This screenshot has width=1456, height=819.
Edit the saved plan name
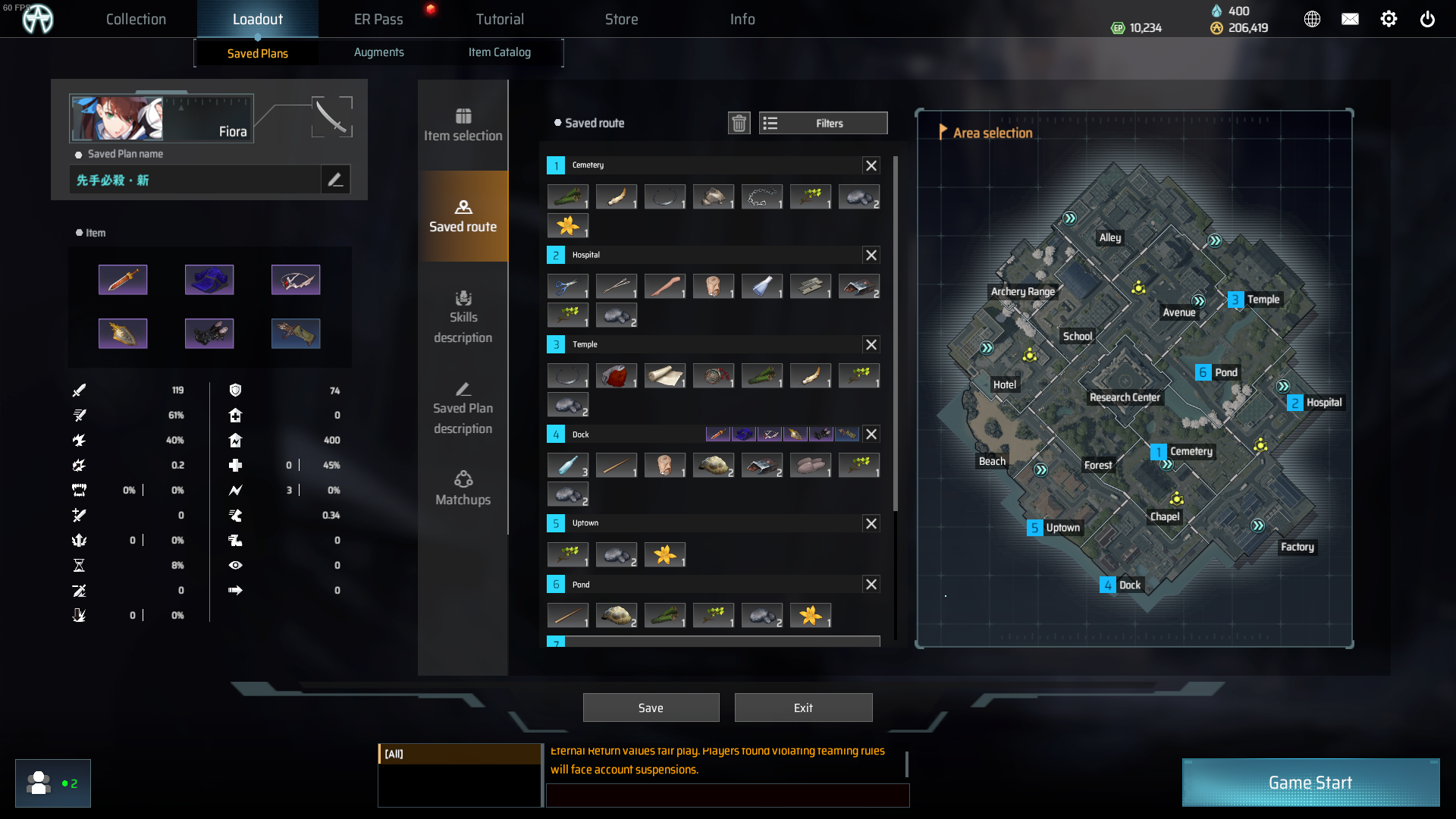pos(335,180)
